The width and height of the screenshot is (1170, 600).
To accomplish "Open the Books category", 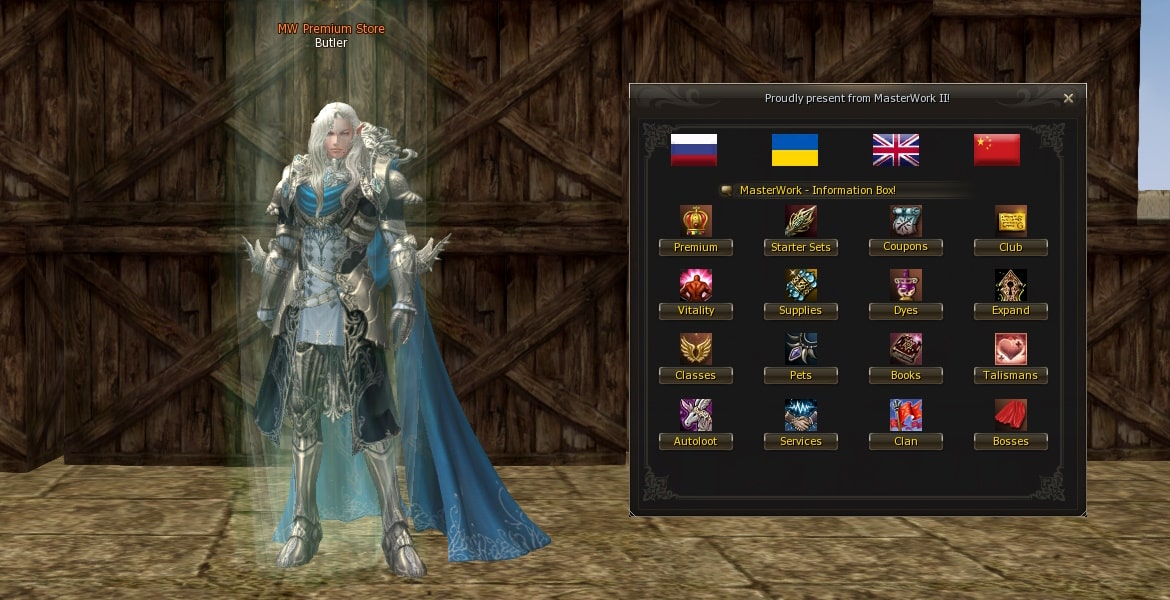I will [906, 375].
